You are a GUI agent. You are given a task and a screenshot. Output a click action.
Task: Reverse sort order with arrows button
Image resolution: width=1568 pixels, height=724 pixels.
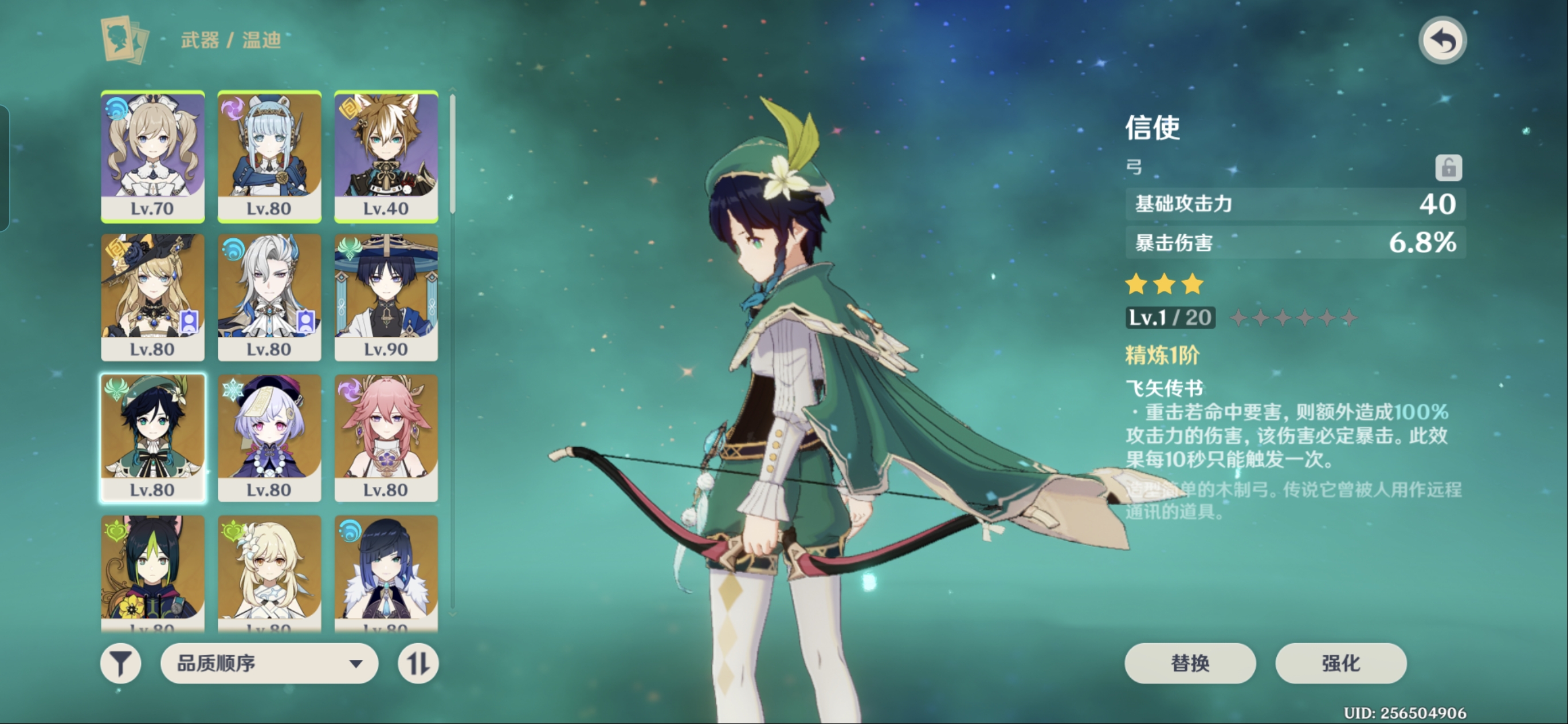point(418,663)
